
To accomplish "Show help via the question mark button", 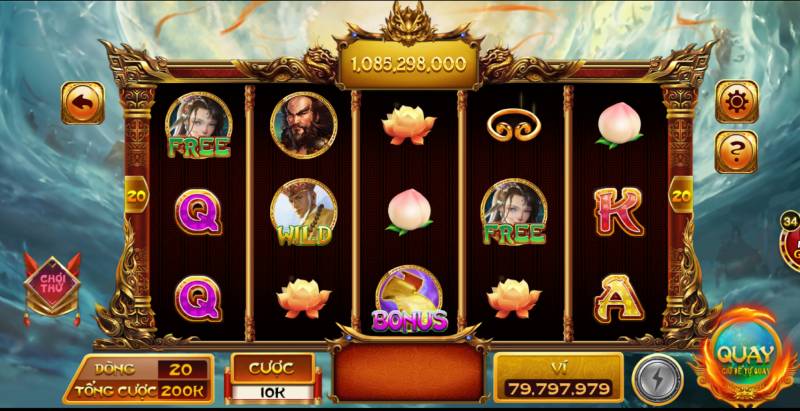I will pyautogui.click(x=736, y=152).
